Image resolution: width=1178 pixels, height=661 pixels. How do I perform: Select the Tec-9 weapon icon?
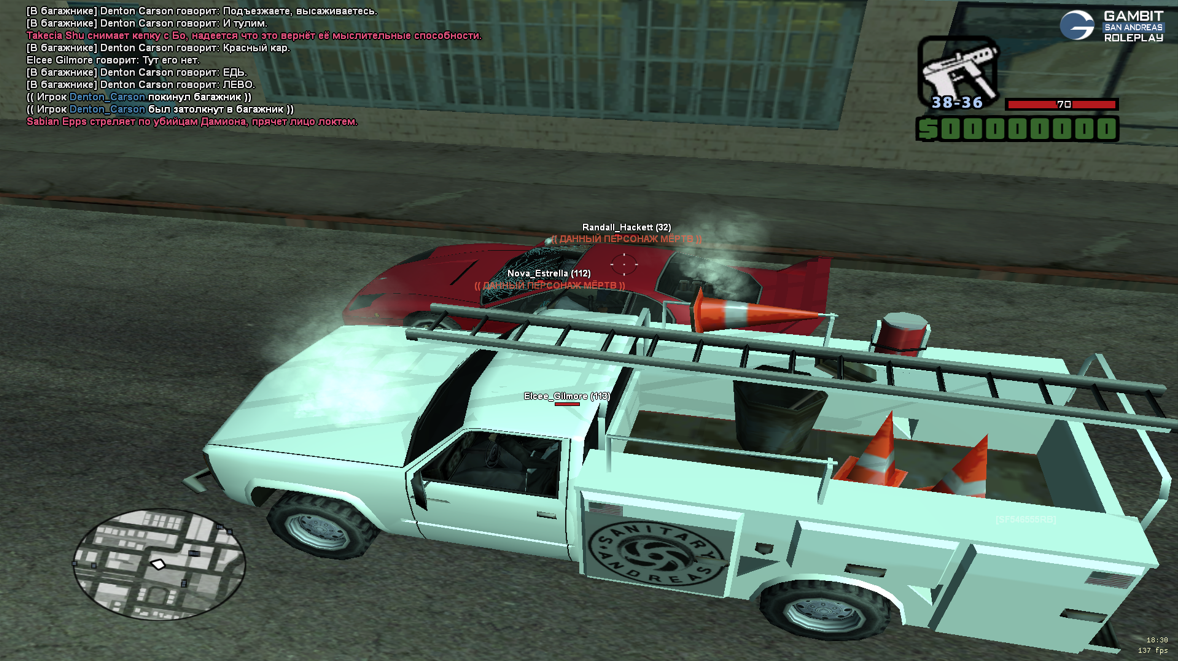click(x=956, y=70)
